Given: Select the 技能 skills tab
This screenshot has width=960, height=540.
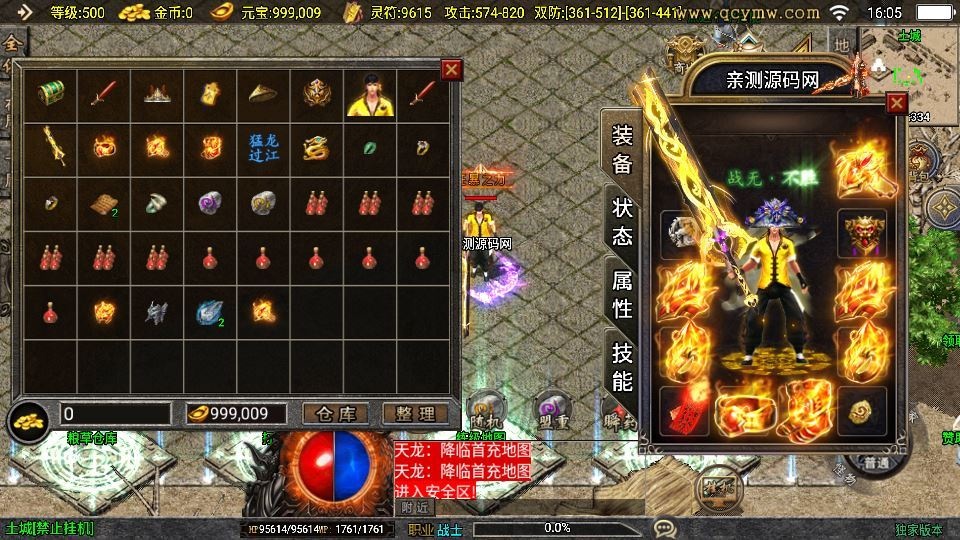Looking at the screenshot, I should tap(622, 367).
